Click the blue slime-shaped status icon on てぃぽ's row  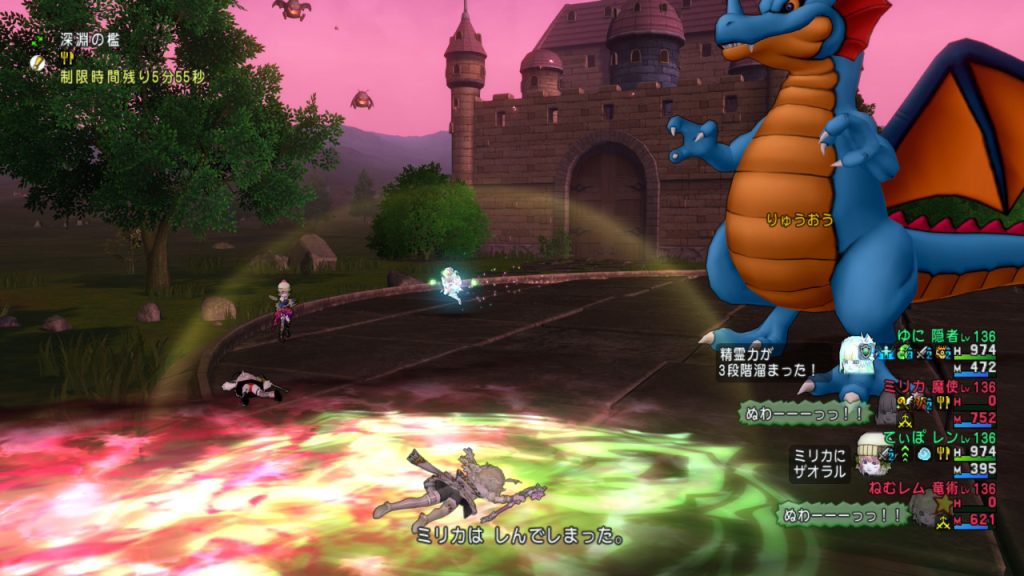(923, 453)
